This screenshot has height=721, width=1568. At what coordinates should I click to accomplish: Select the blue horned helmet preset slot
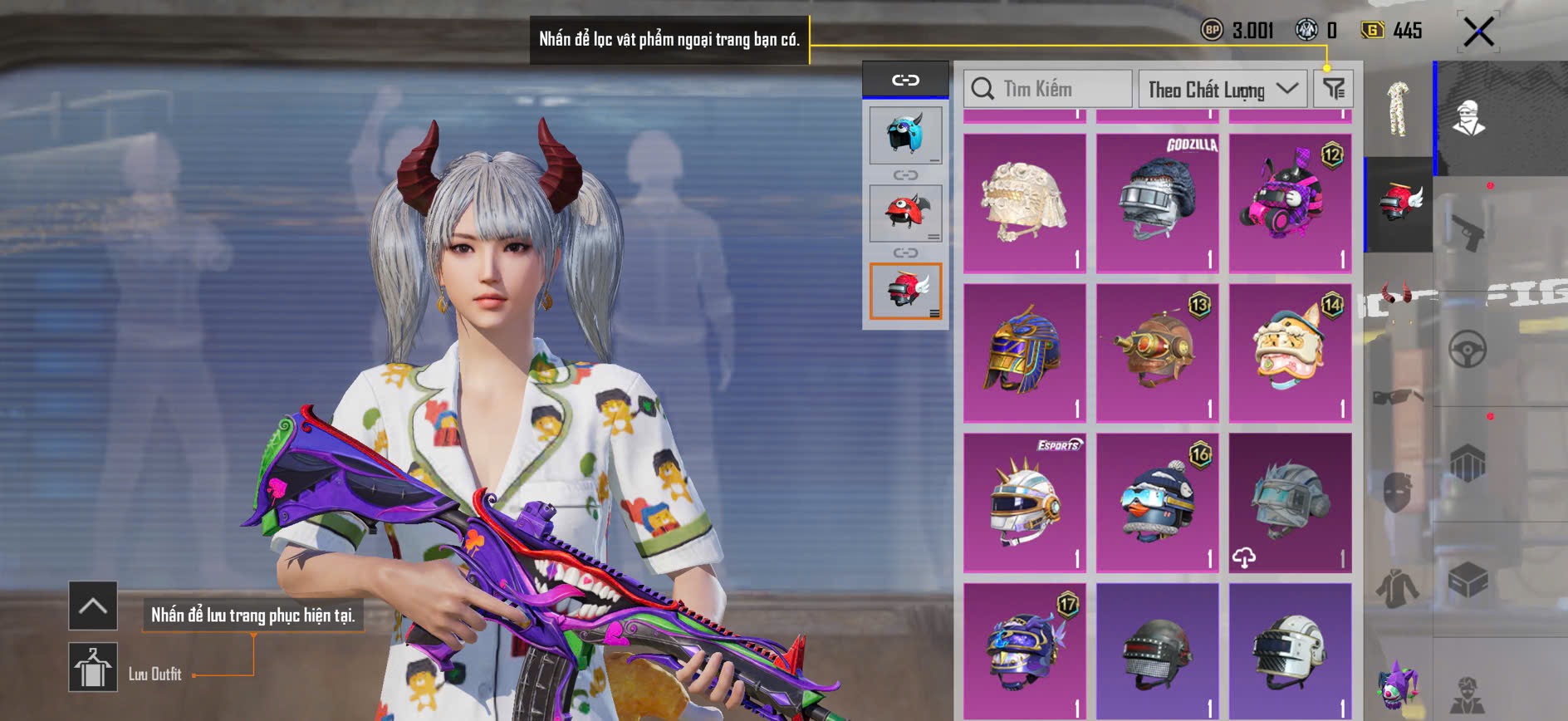[905, 135]
